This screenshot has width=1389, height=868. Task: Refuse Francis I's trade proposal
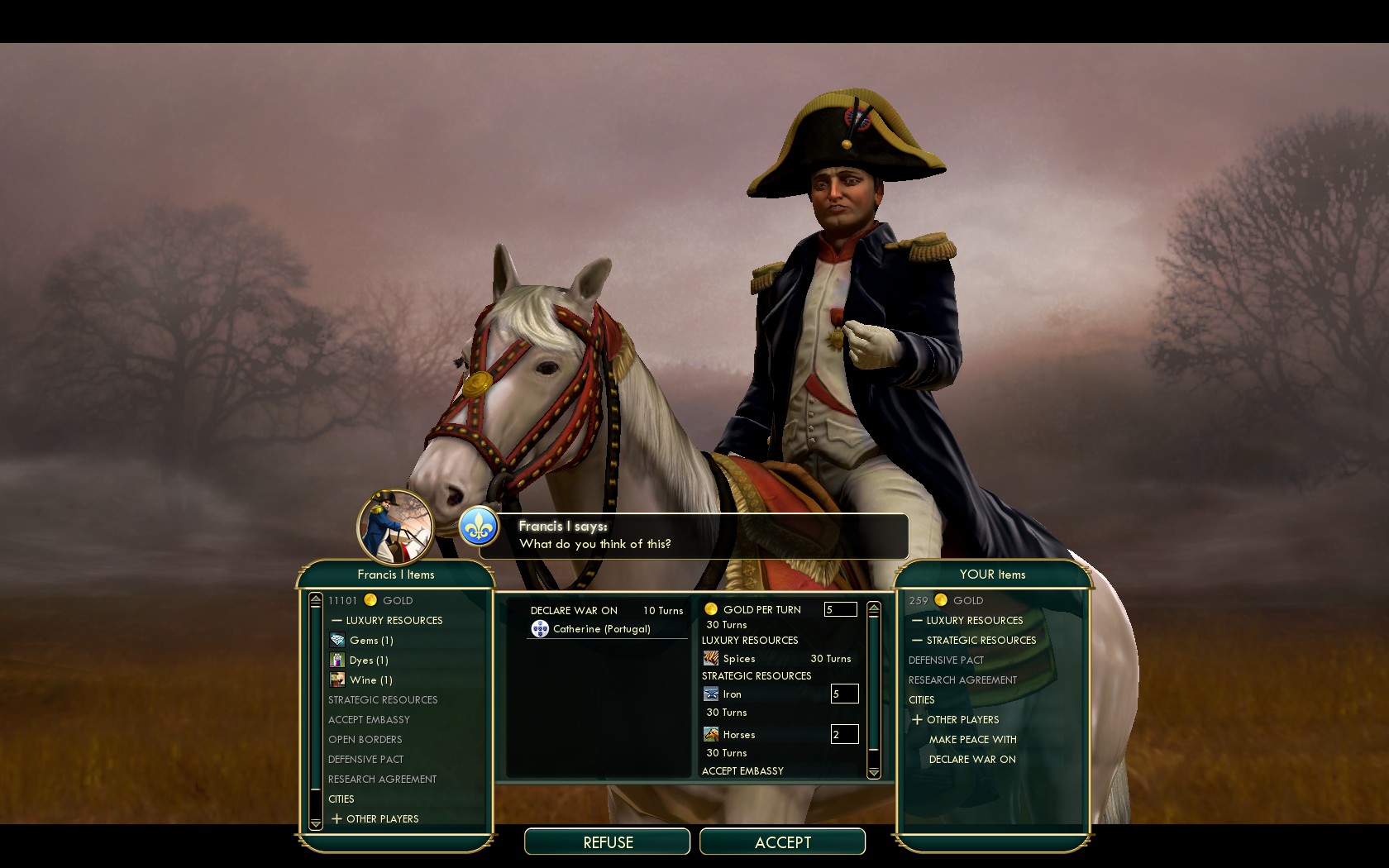coord(608,842)
